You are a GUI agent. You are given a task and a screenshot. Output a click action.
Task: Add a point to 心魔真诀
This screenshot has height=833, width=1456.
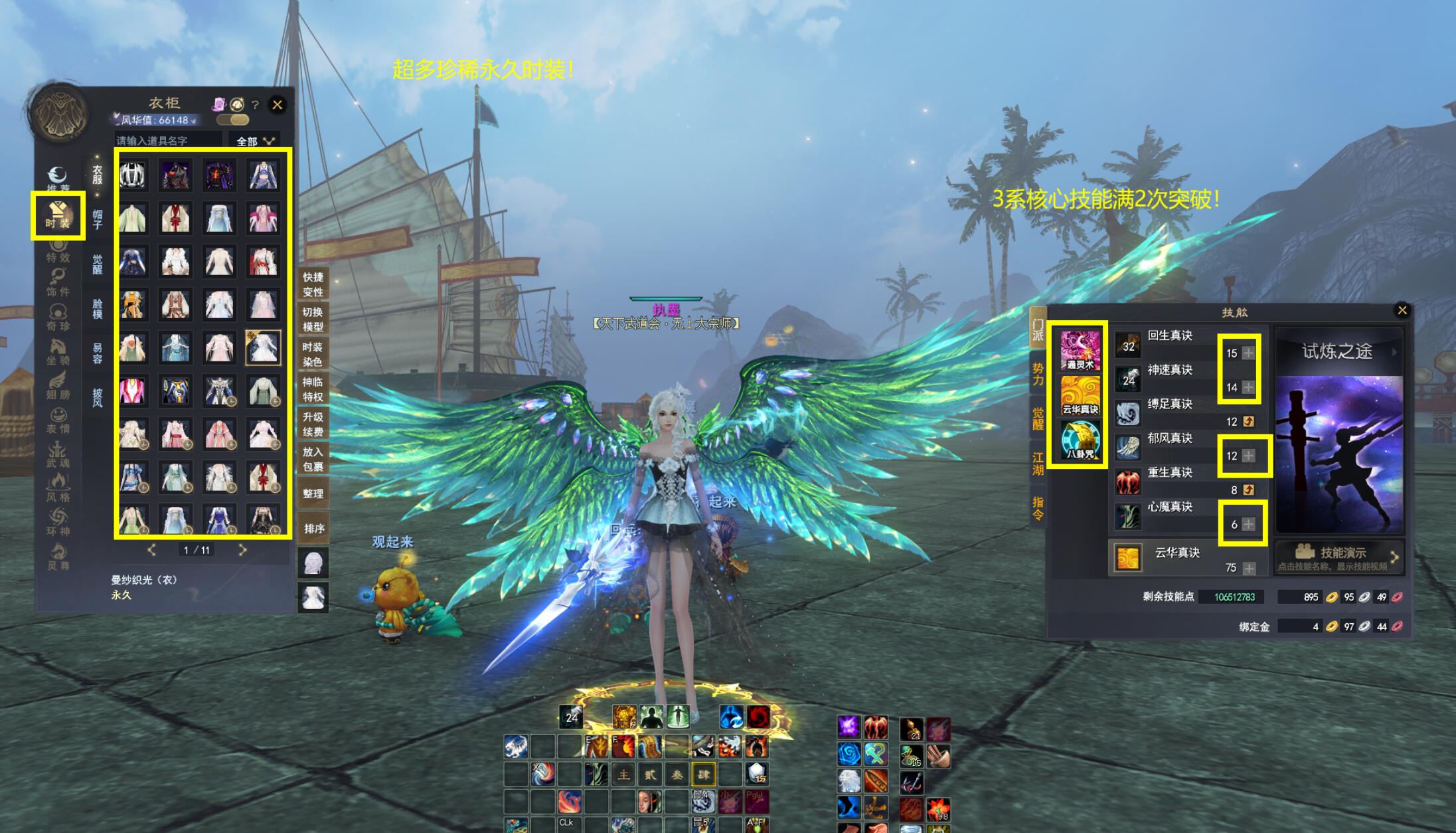(1248, 524)
